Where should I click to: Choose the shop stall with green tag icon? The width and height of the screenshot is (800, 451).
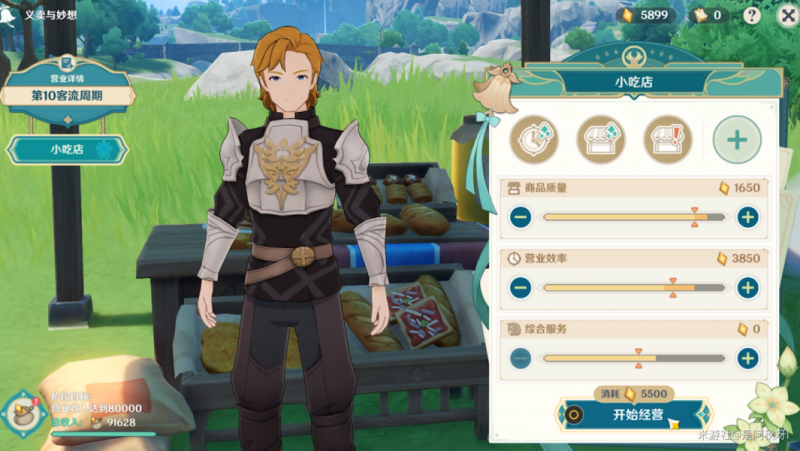(x=601, y=139)
